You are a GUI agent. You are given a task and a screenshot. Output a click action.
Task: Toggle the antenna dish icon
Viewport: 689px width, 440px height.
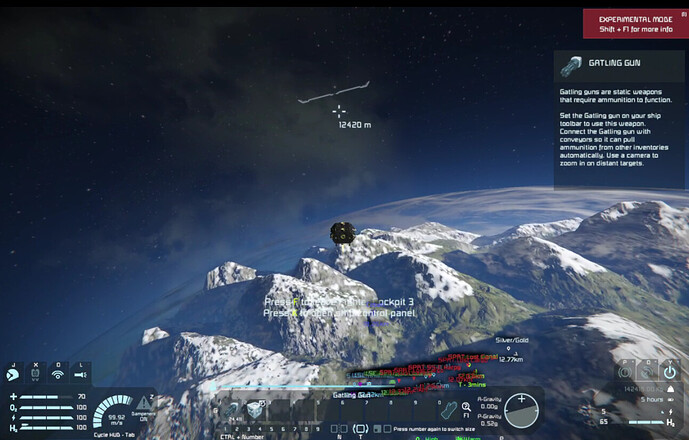pos(647,372)
